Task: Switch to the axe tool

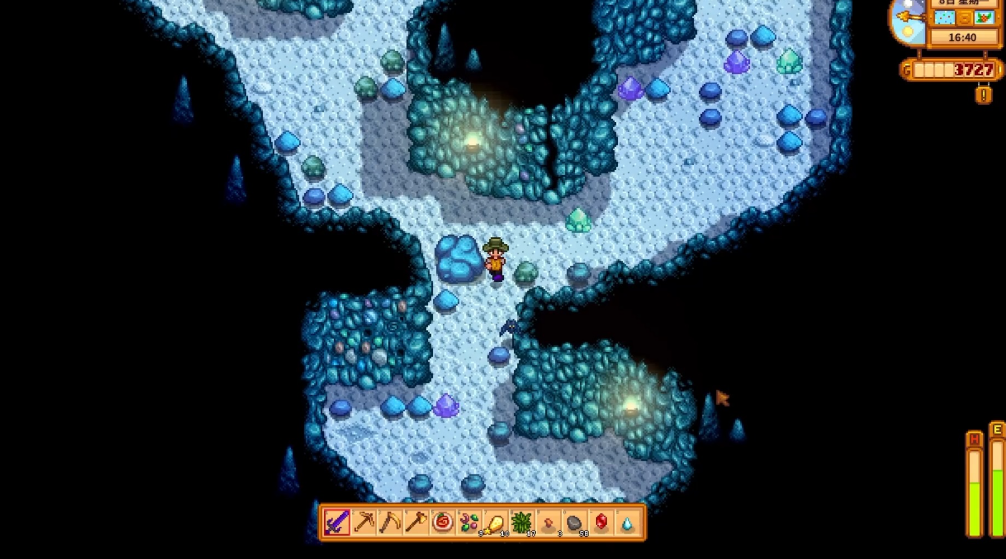Action: tap(415, 522)
